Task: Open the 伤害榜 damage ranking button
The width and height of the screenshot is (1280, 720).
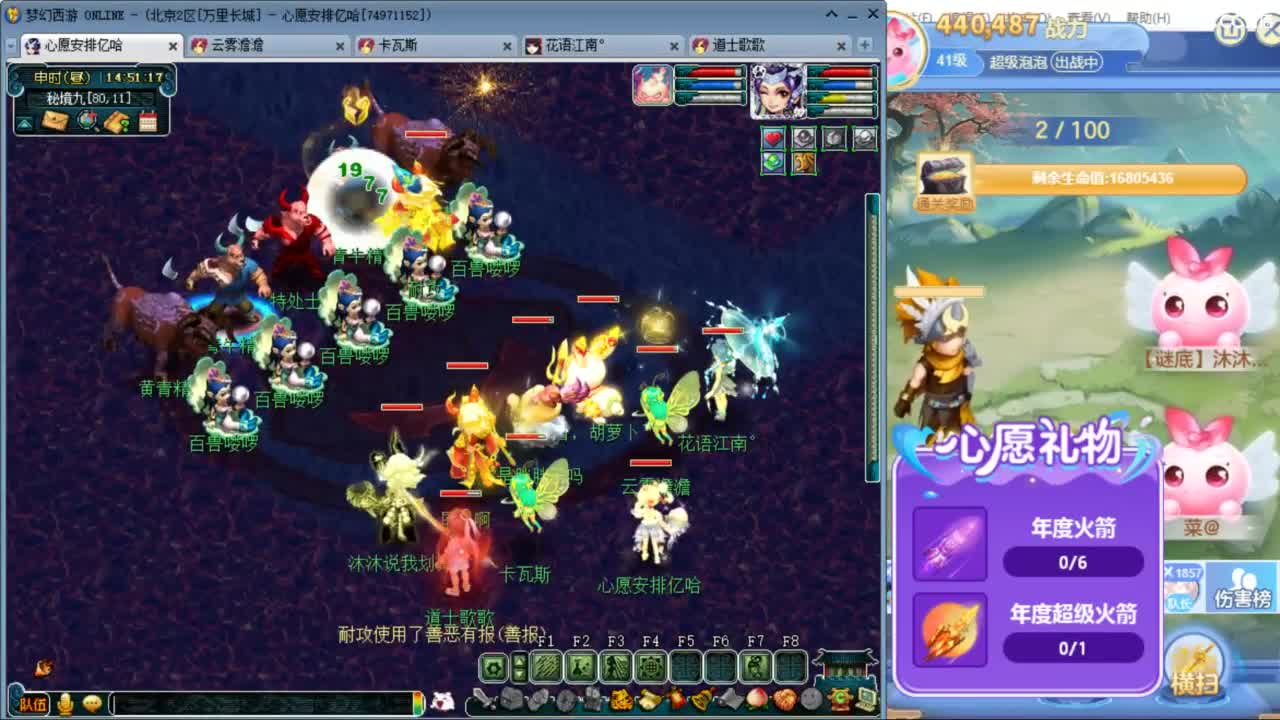Action: [x=1245, y=590]
